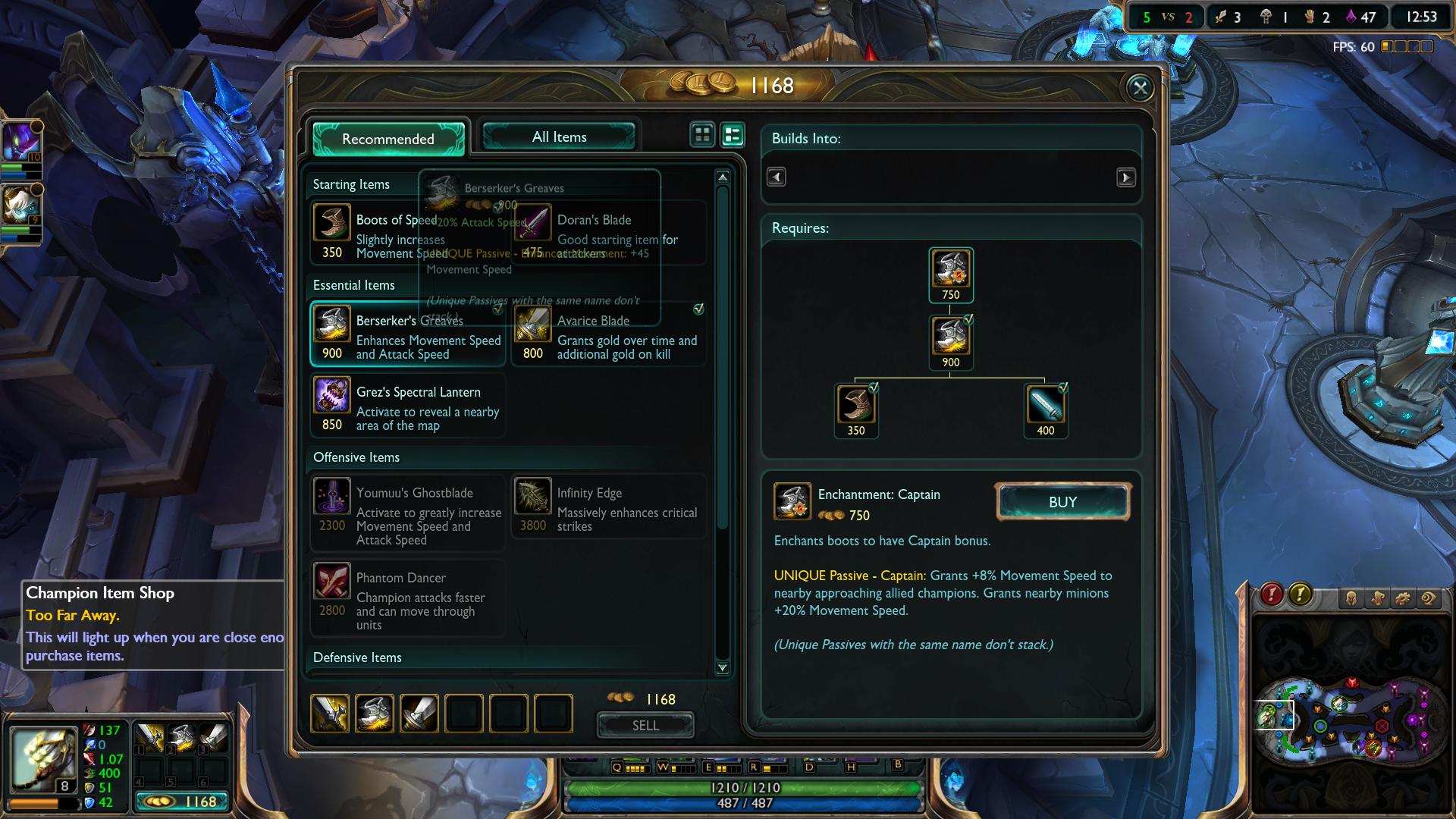
Task: Switch shop to detailed list view
Action: (733, 135)
